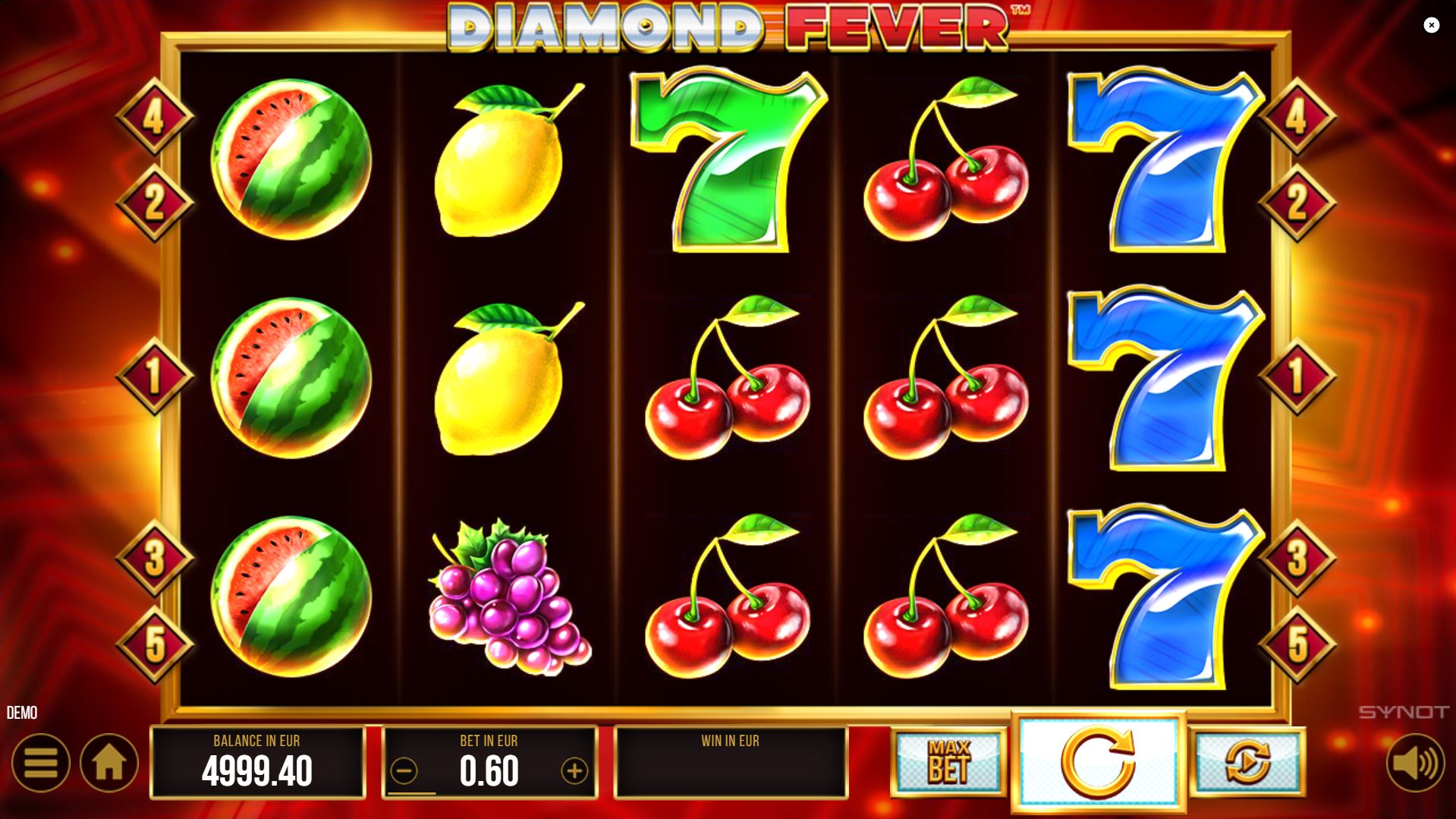The height and width of the screenshot is (819, 1456).
Task: Click the home icon to exit game
Action: pyautogui.click(x=111, y=763)
